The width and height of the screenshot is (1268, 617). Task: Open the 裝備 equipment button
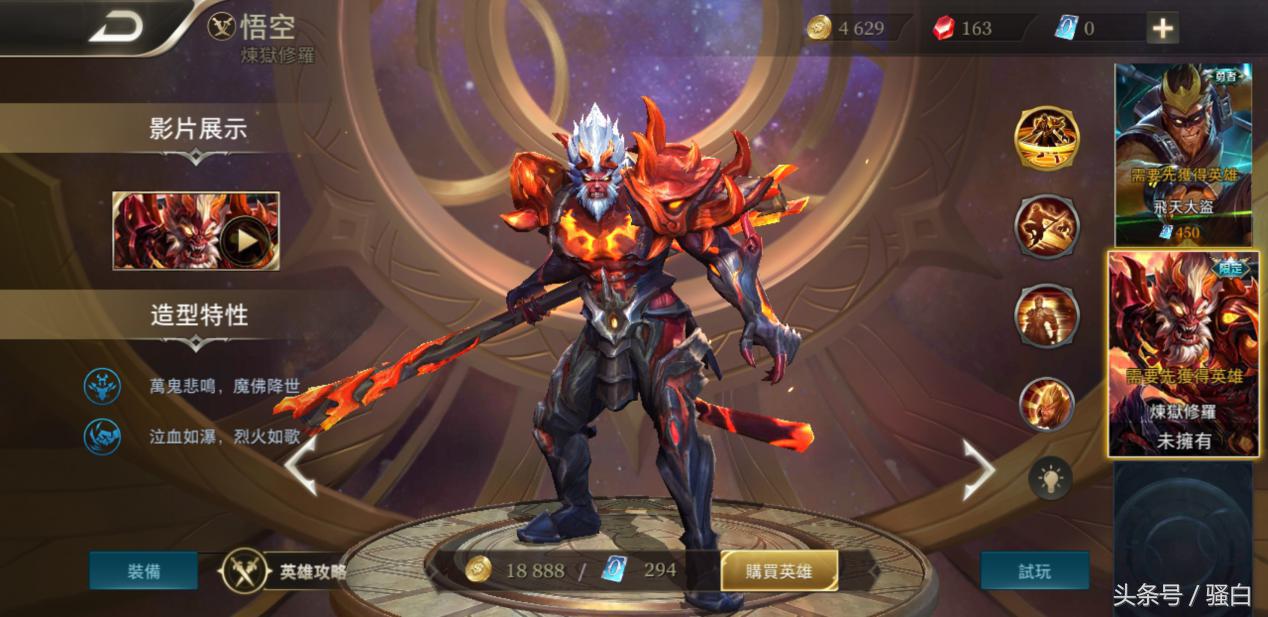[x=142, y=572]
